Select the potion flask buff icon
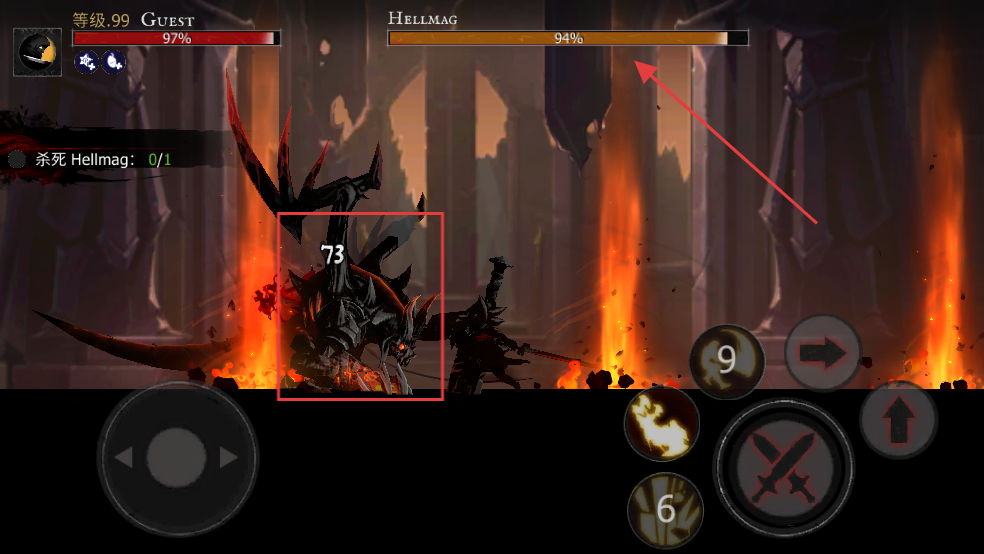The image size is (984, 554). 113,62
